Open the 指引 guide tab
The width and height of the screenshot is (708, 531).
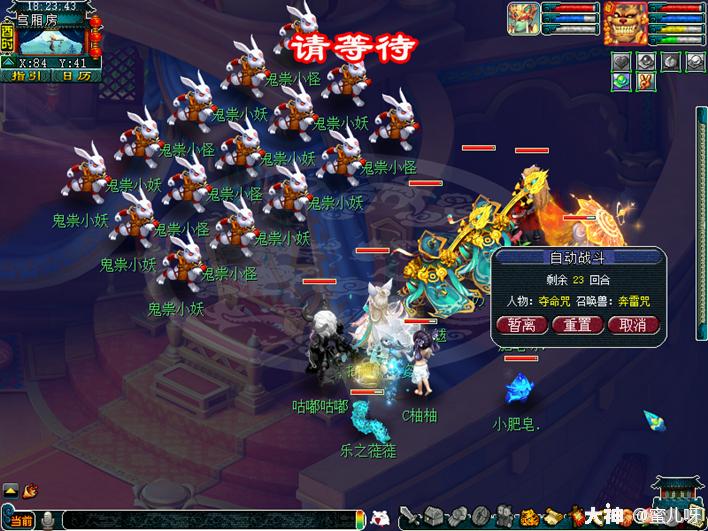click(24, 75)
